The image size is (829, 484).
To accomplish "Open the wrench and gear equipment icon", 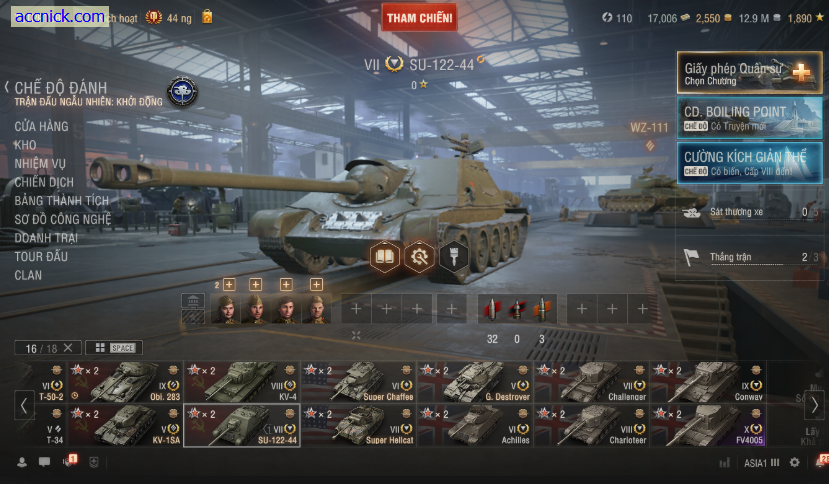I will coord(418,257).
